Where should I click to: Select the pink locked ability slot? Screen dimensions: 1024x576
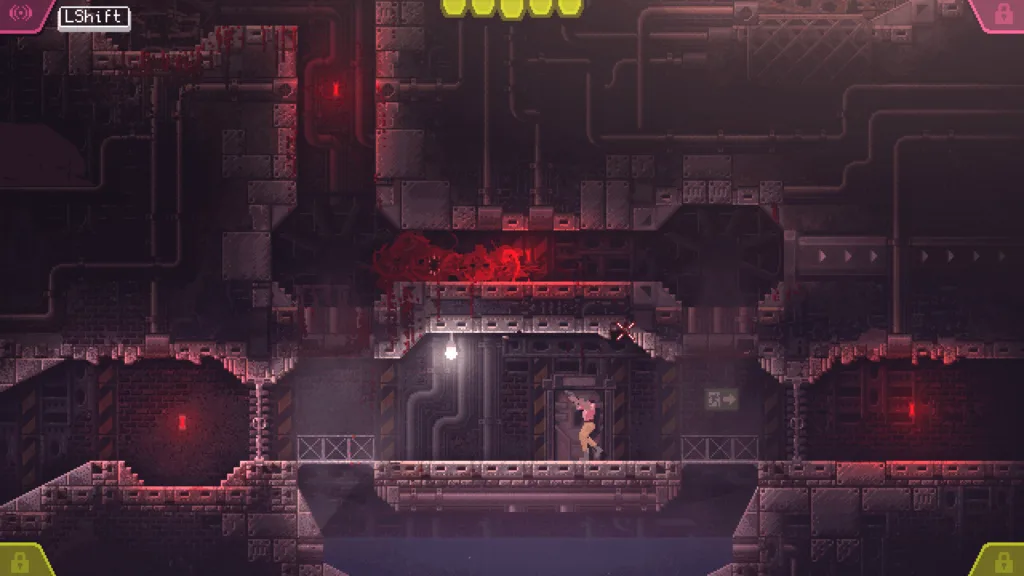tap(1001, 14)
